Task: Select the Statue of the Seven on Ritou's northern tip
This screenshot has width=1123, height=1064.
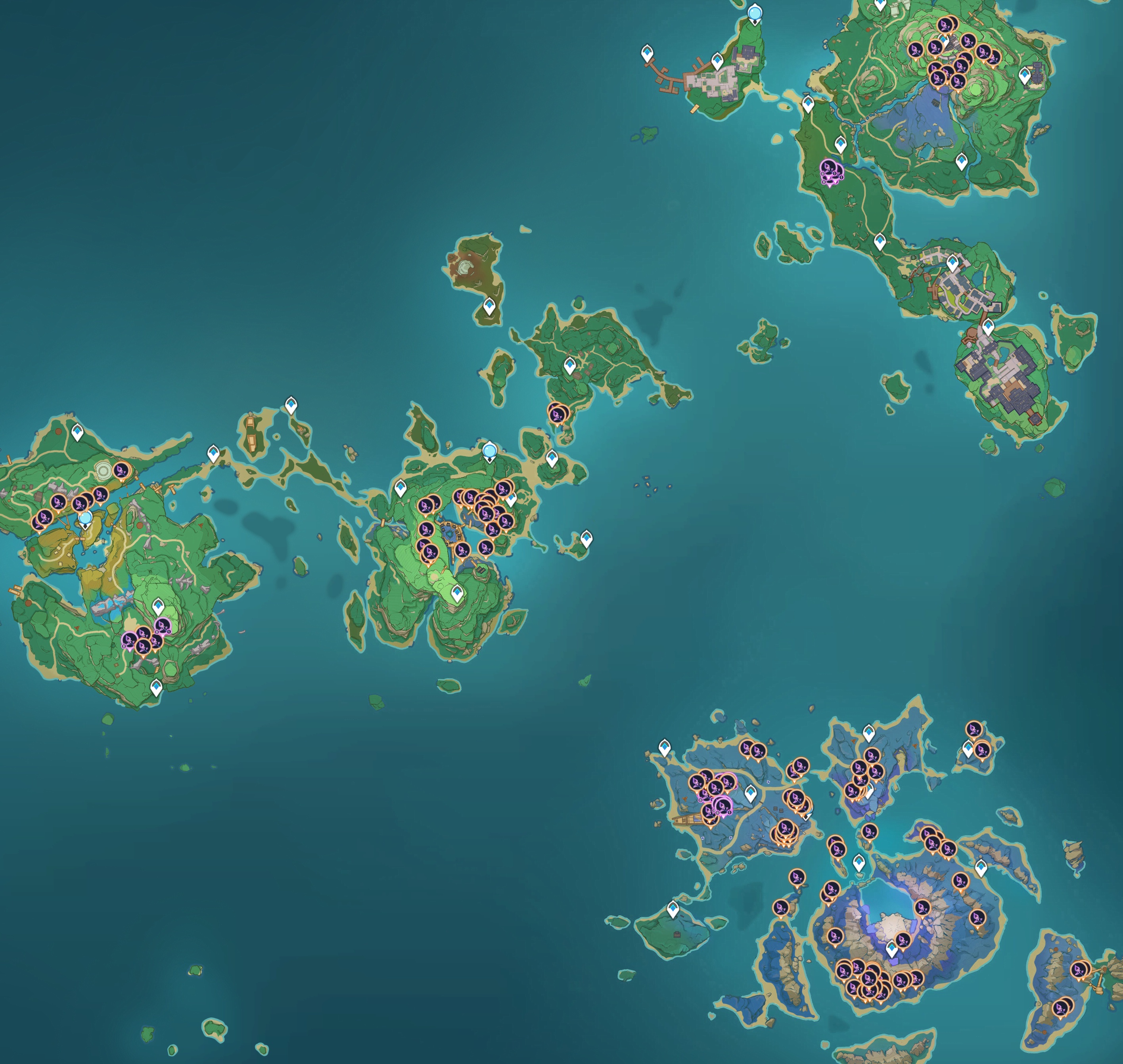Action: [755, 12]
